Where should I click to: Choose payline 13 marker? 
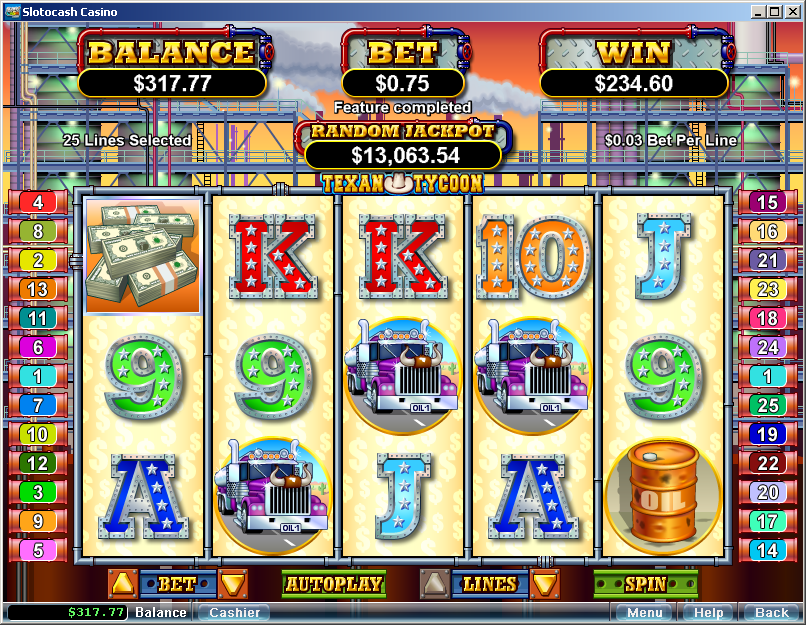coord(38,290)
